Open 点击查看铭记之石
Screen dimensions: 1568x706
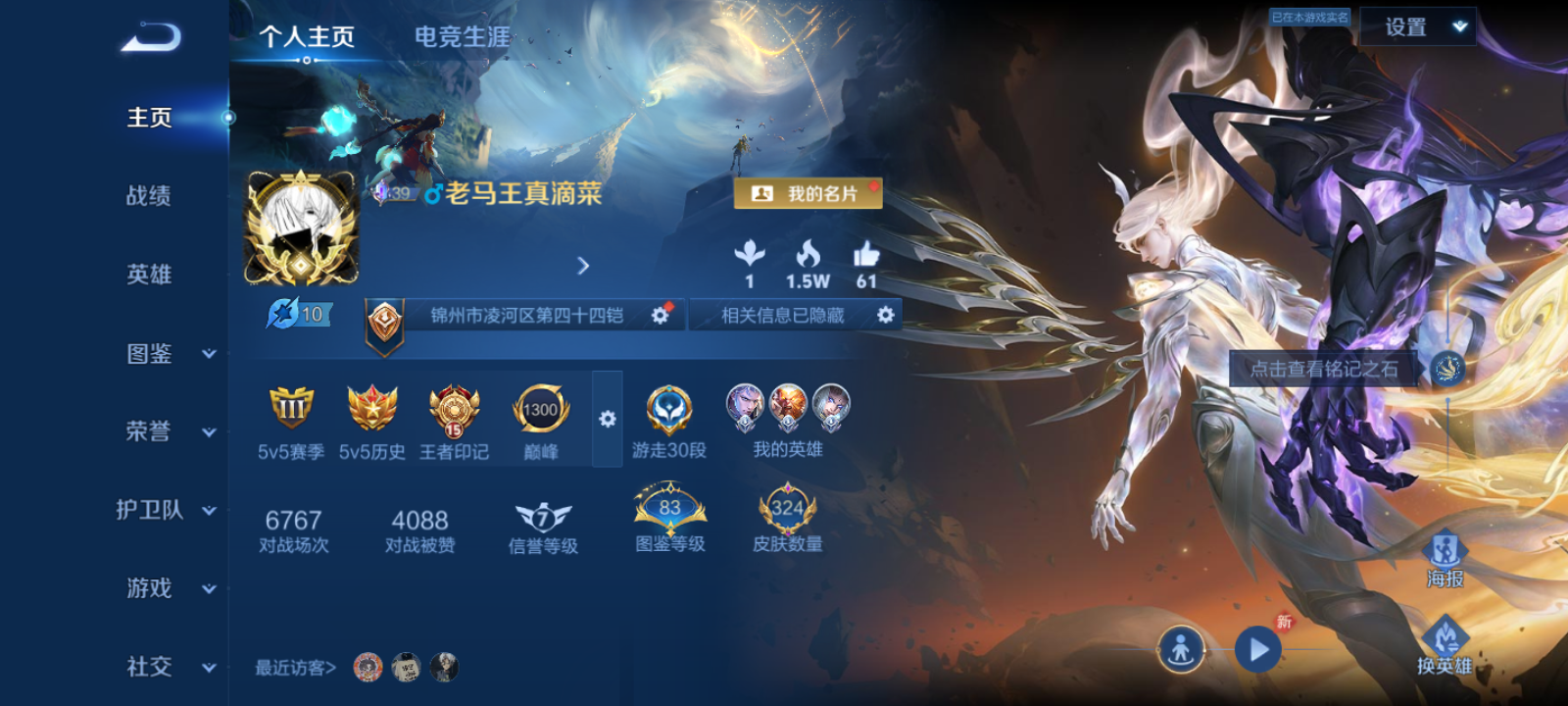1324,370
